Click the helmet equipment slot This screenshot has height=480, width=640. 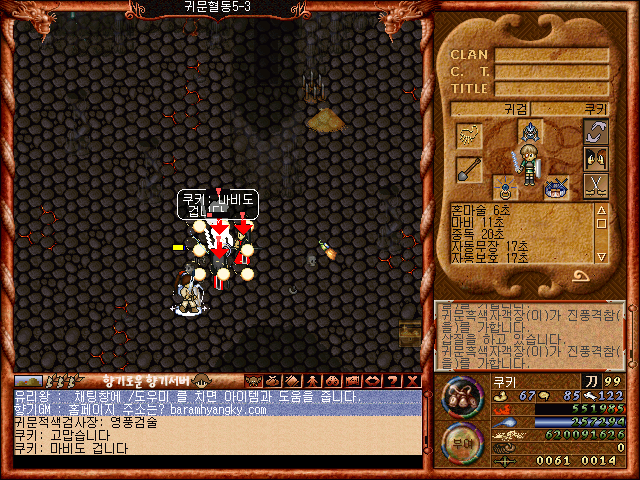point(530,131)
